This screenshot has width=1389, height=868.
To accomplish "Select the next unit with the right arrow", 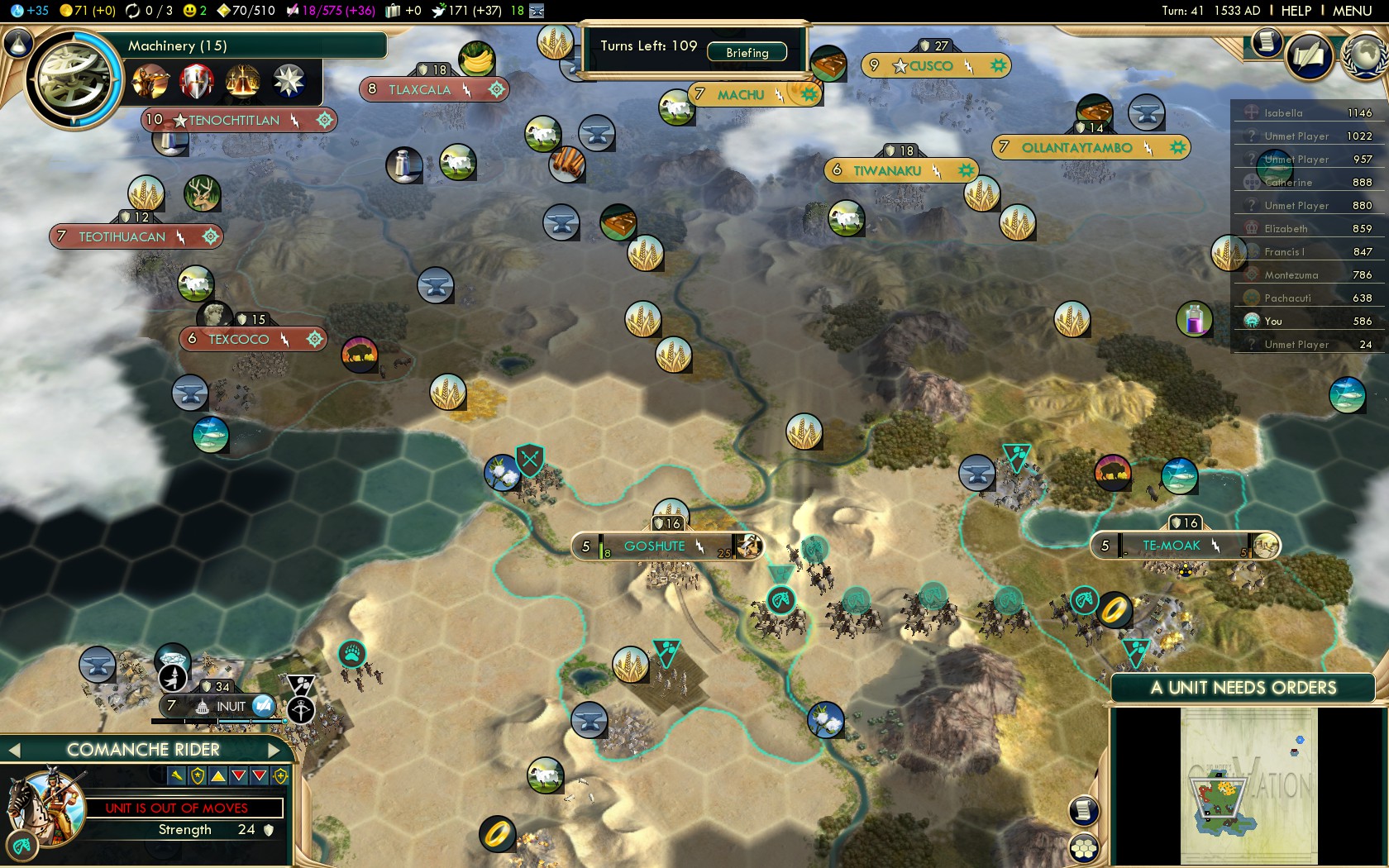I will [x=275, y=750].
